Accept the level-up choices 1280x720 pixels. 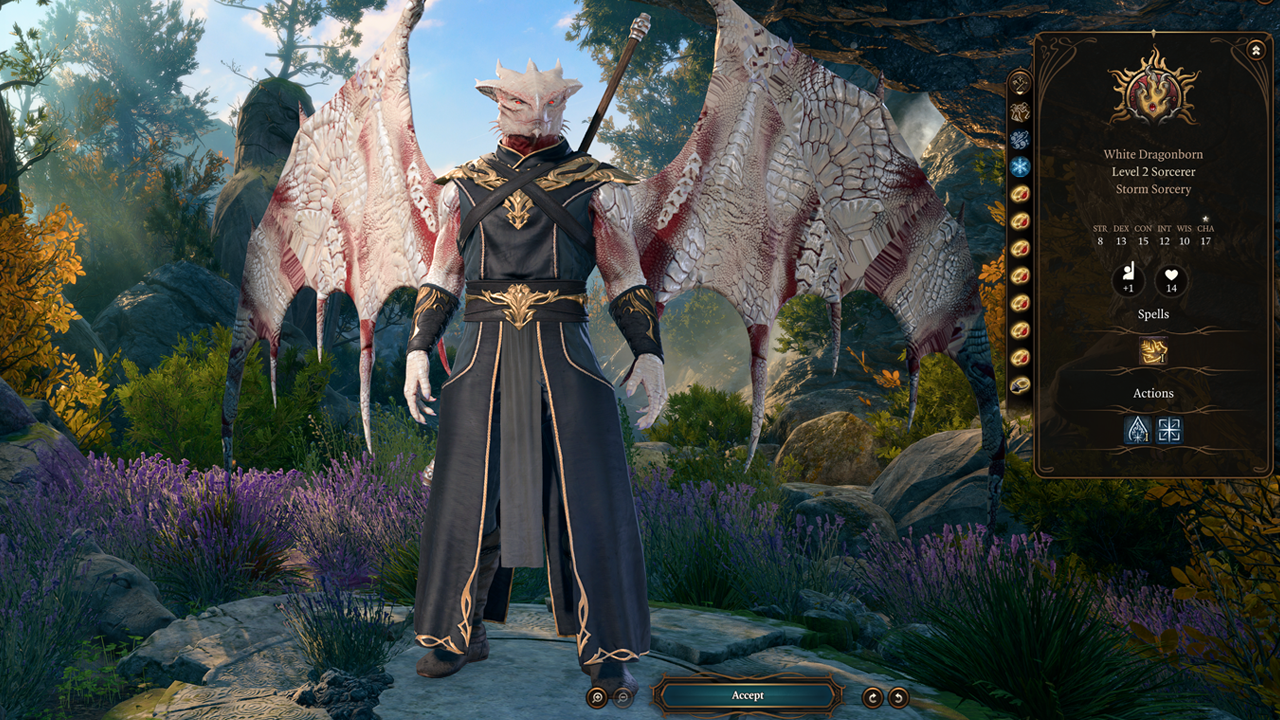(x=747, y=695)
